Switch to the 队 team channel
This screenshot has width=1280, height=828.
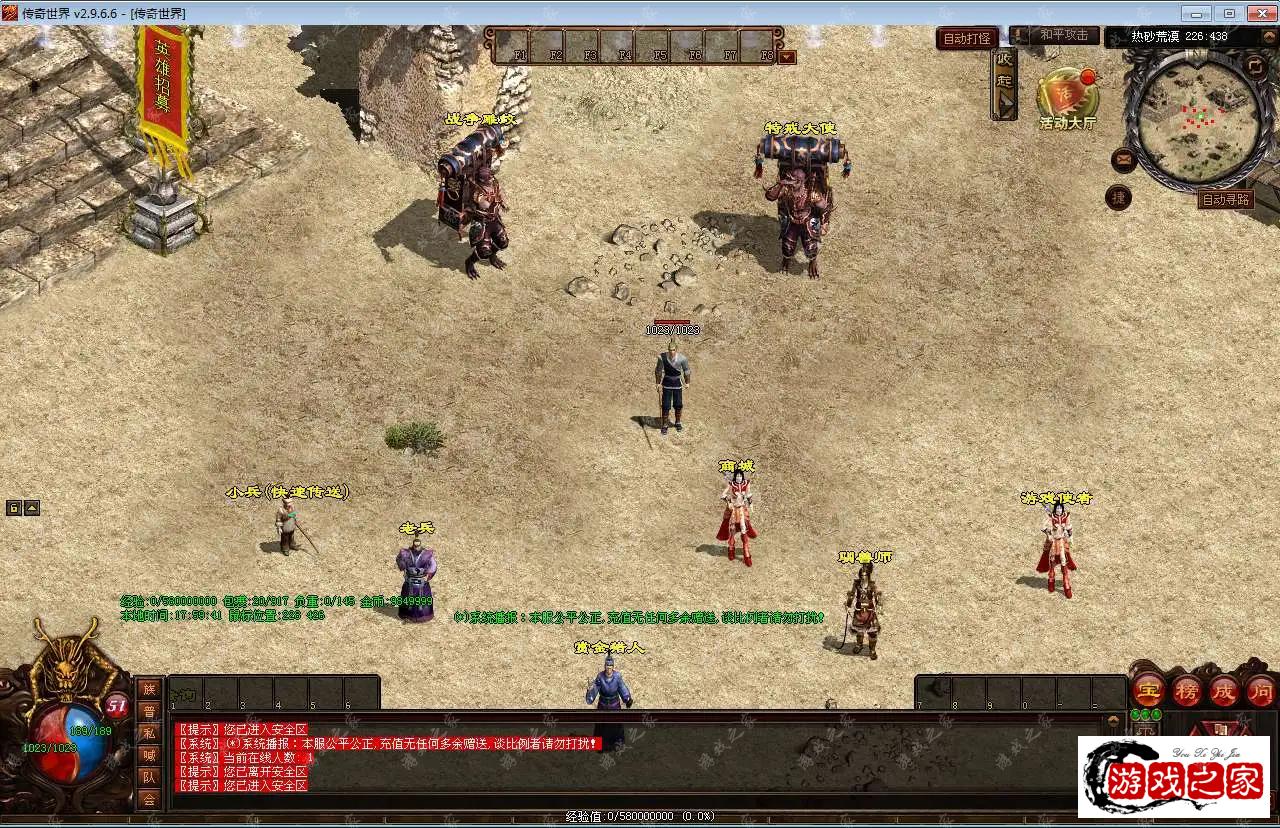pos(149,777)
